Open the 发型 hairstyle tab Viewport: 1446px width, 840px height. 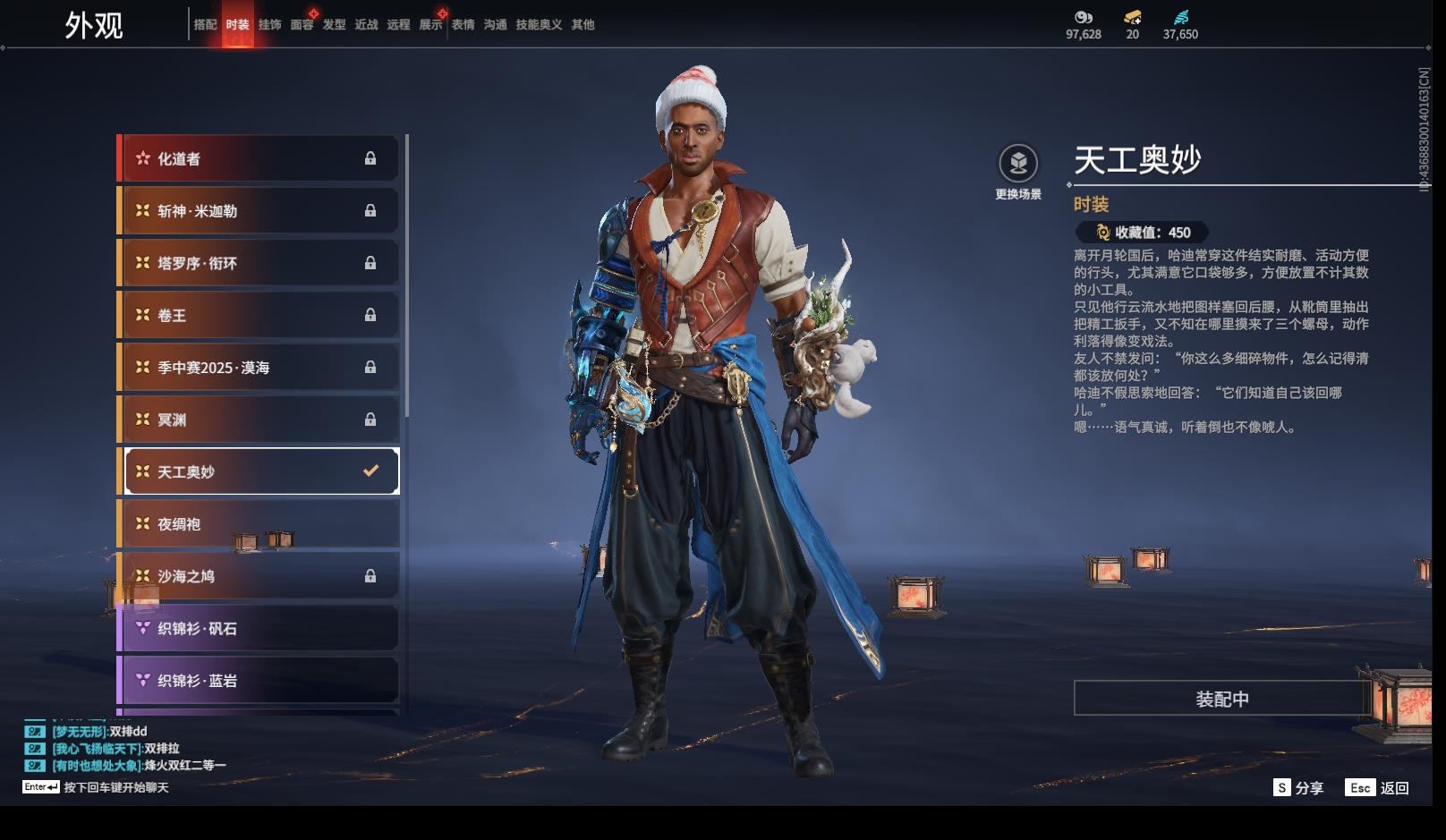click(334, 25)
